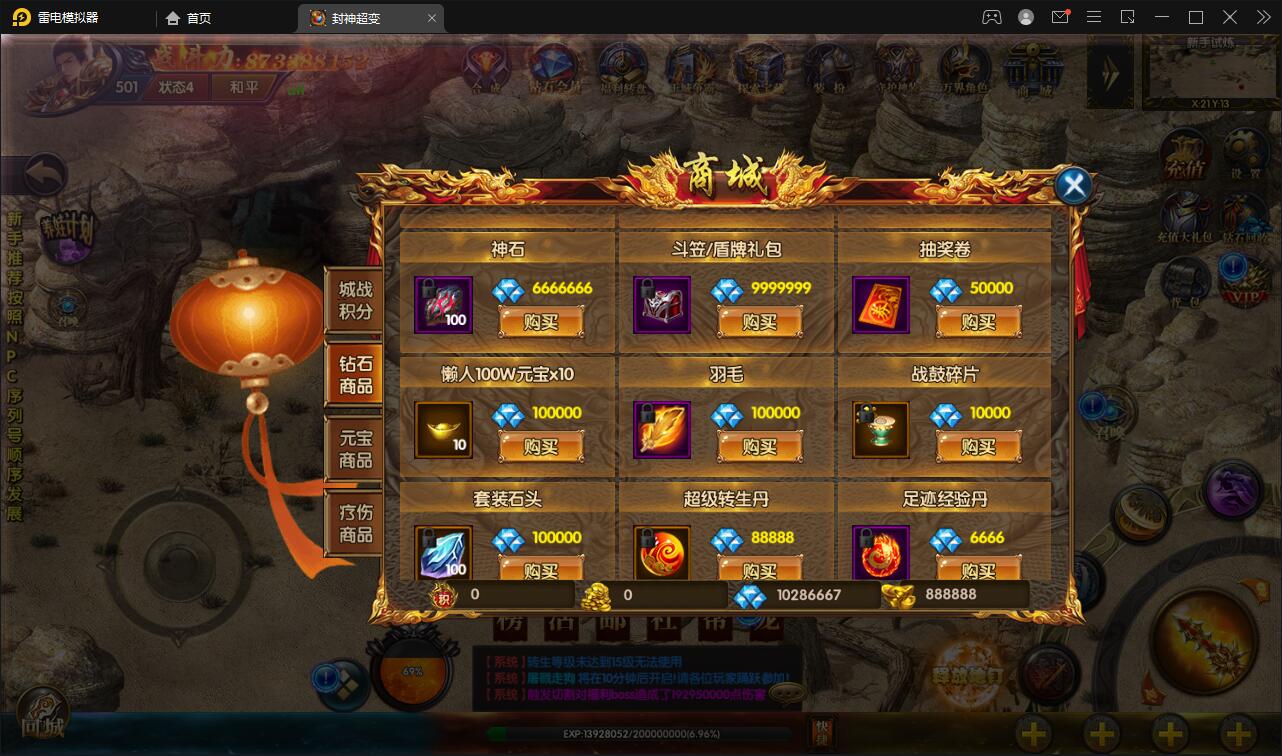Click the VIP icon on the right
This screenshot has height=756, width=1282.
(1243, 282)
